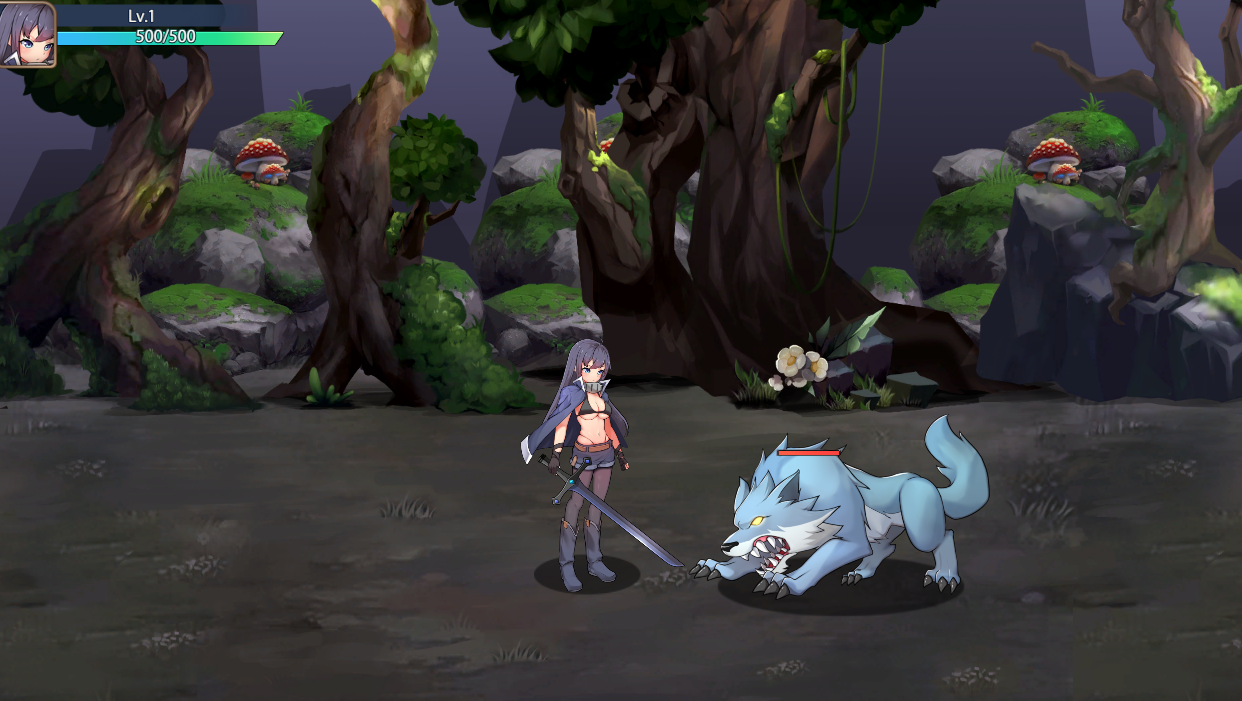The width and height of the screenshot is (1242, 701).
Task: Click the heroine's character portrait
Action: click(x=27, y=34)
